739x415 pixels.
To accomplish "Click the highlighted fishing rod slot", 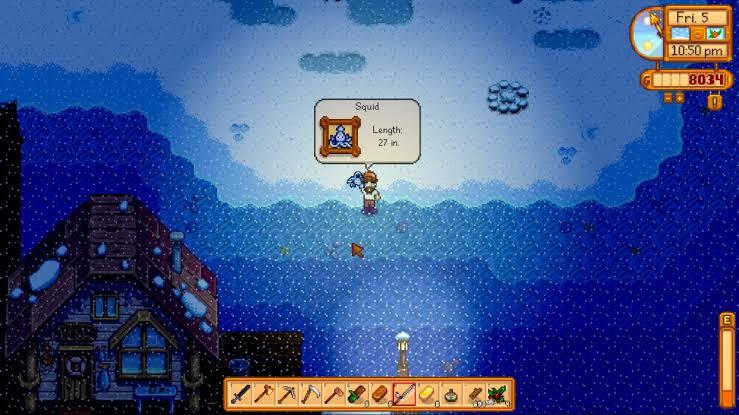I will click(403, 393).
